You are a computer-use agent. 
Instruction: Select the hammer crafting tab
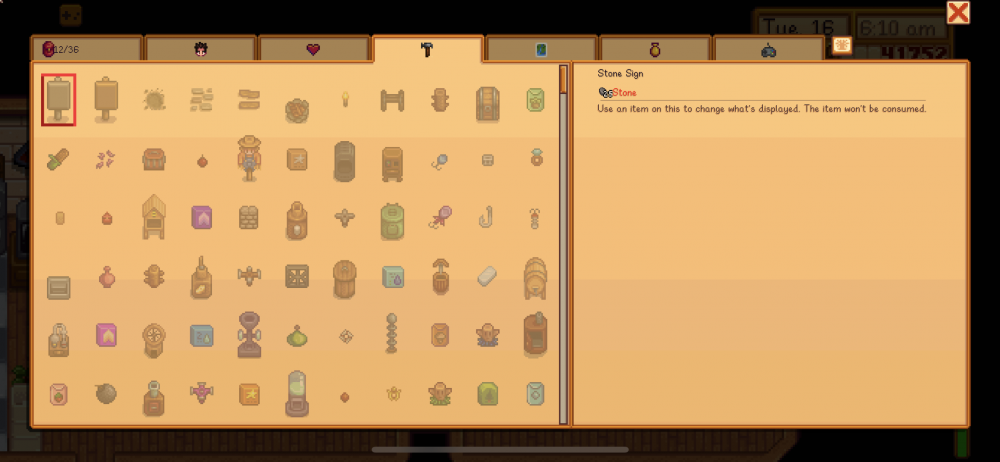coord(427,49)
